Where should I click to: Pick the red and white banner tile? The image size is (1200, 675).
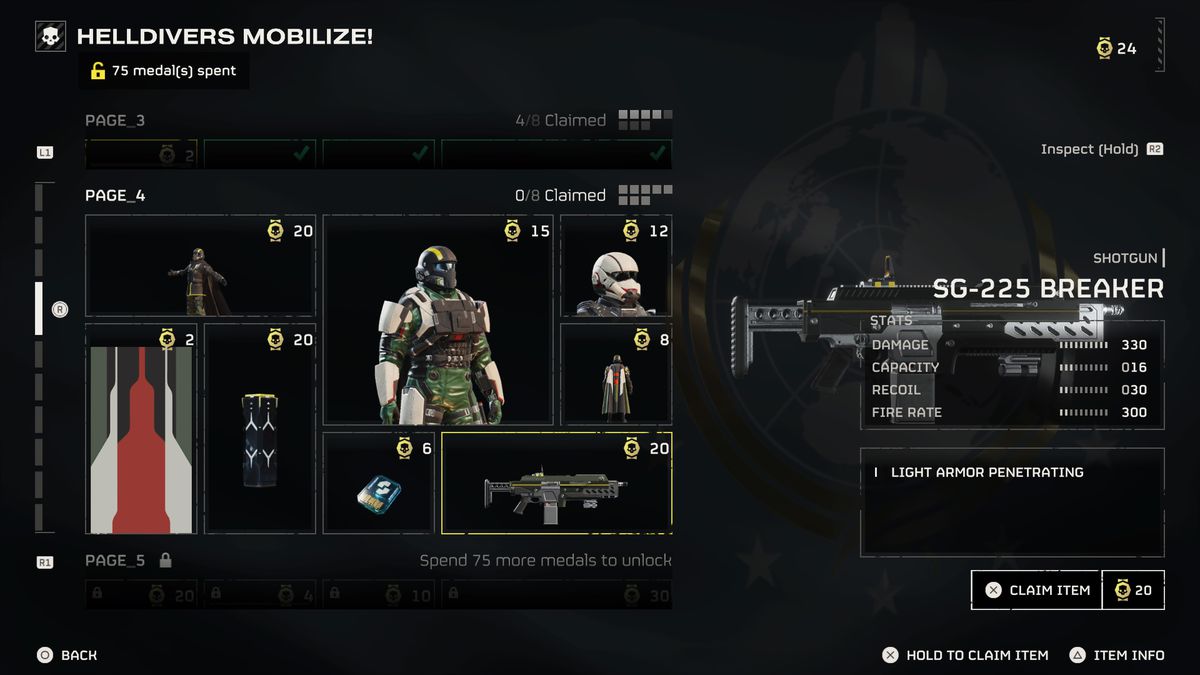[141, 429]
